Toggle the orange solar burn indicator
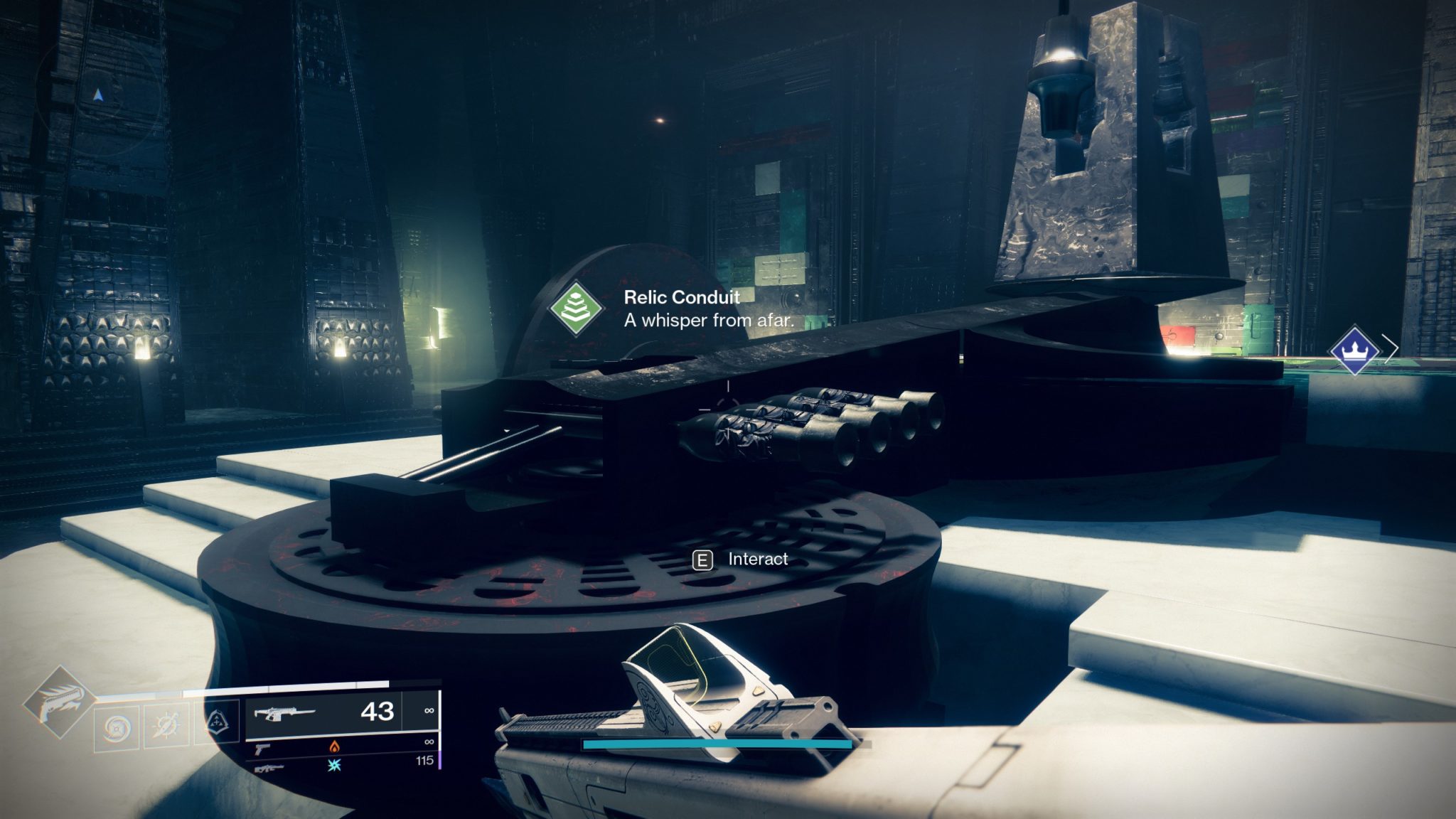 [x=334, y=747]
